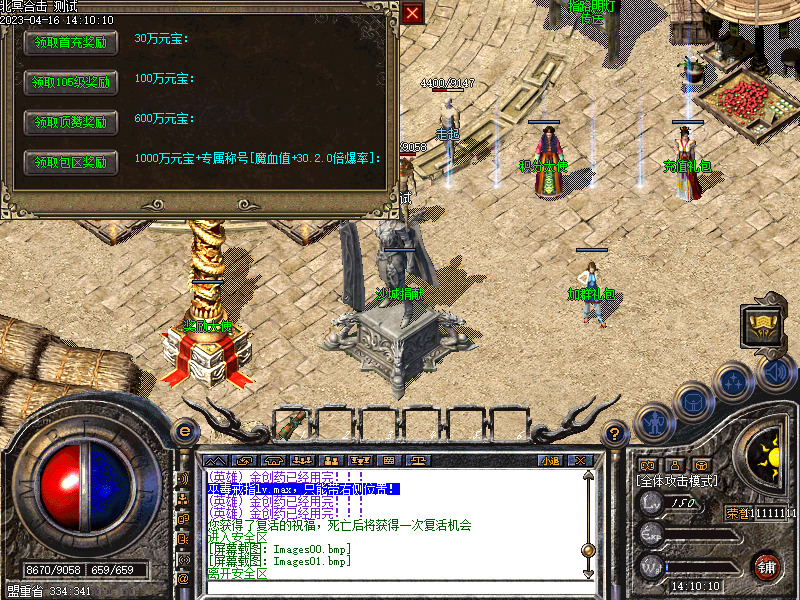The image size is (800, 600).
Task: Close the reward panel with the red X
Action: click(x=412, y=13)
